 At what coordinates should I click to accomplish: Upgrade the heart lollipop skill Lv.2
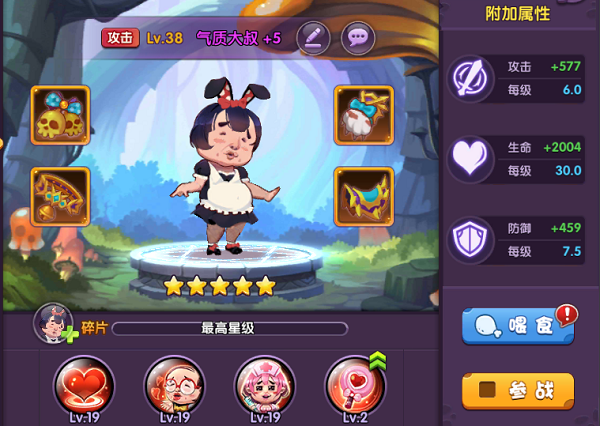(x=355, y=385)
